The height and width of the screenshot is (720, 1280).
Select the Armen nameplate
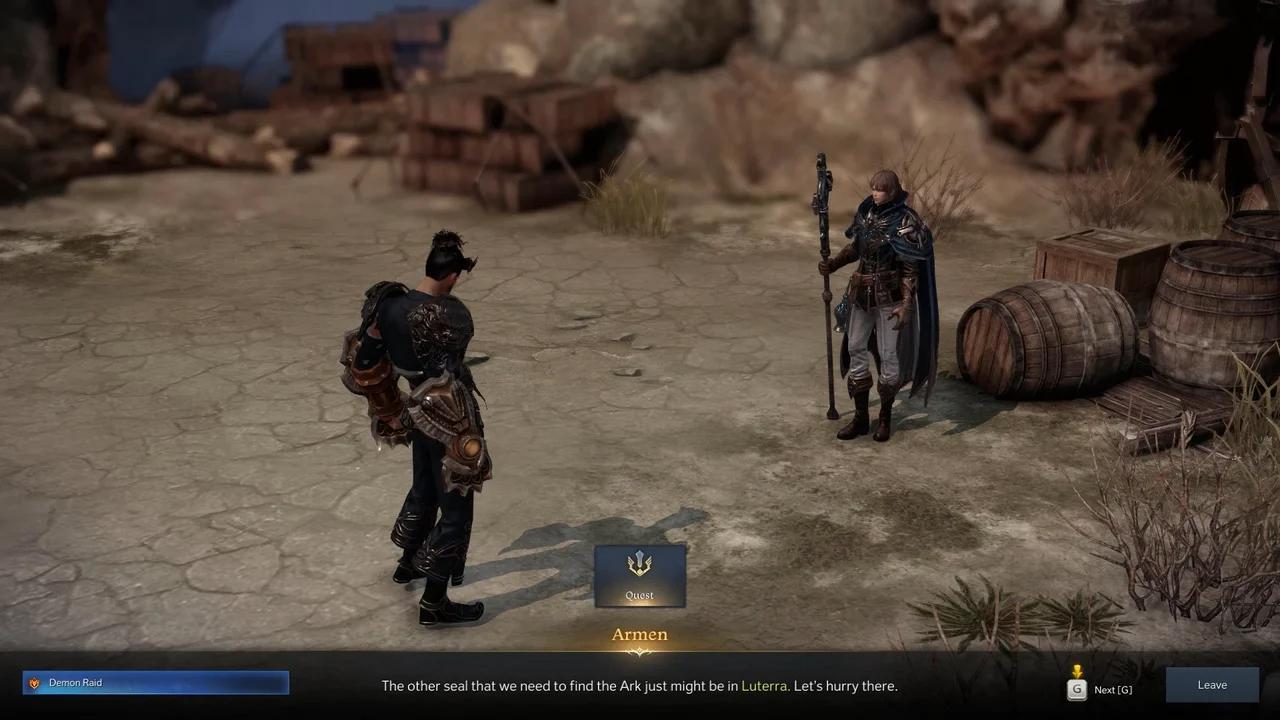coord(639,634)
